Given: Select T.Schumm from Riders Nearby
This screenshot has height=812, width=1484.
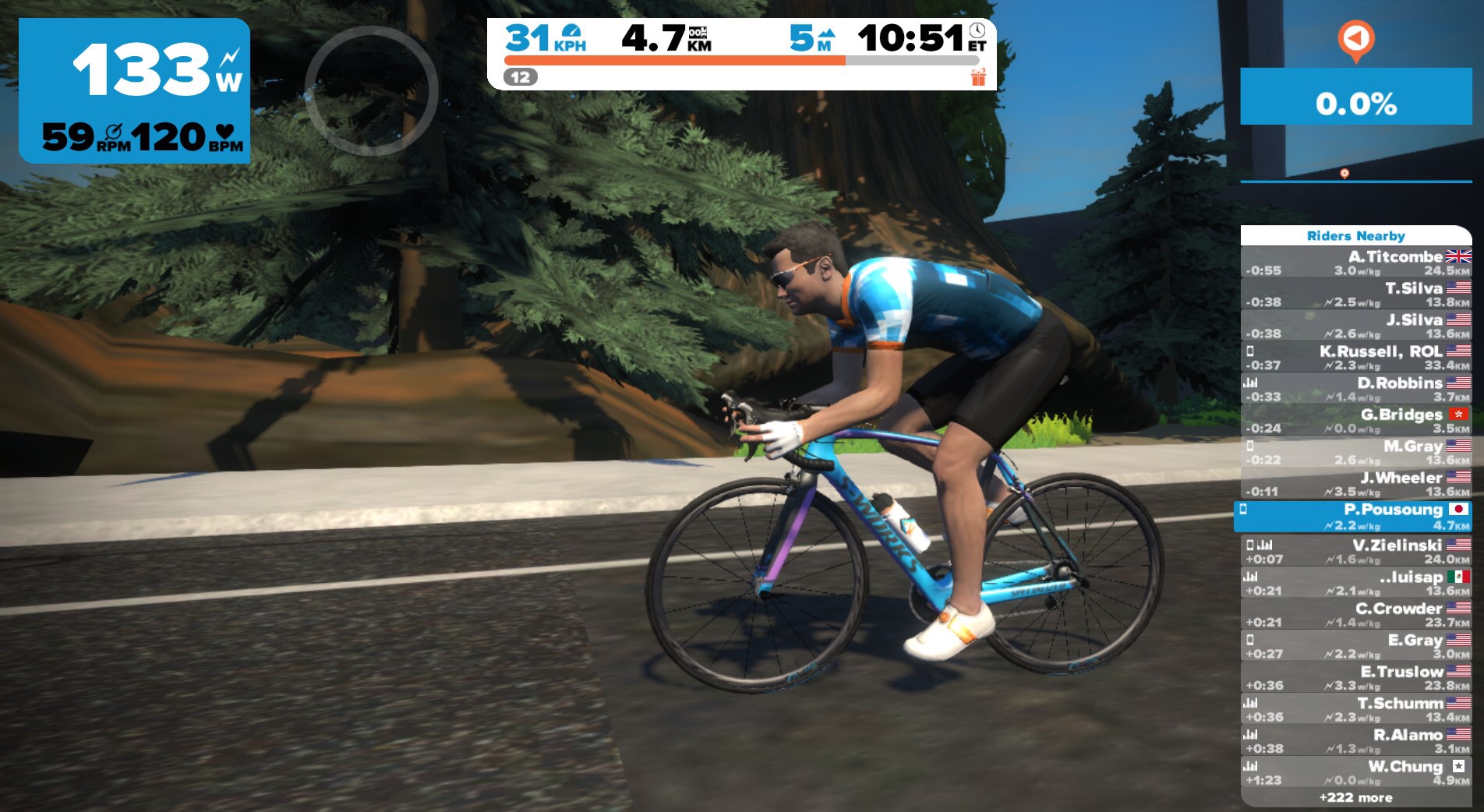Looking at the screenshot, I should pyautogui.click(x=1356, y=709).
